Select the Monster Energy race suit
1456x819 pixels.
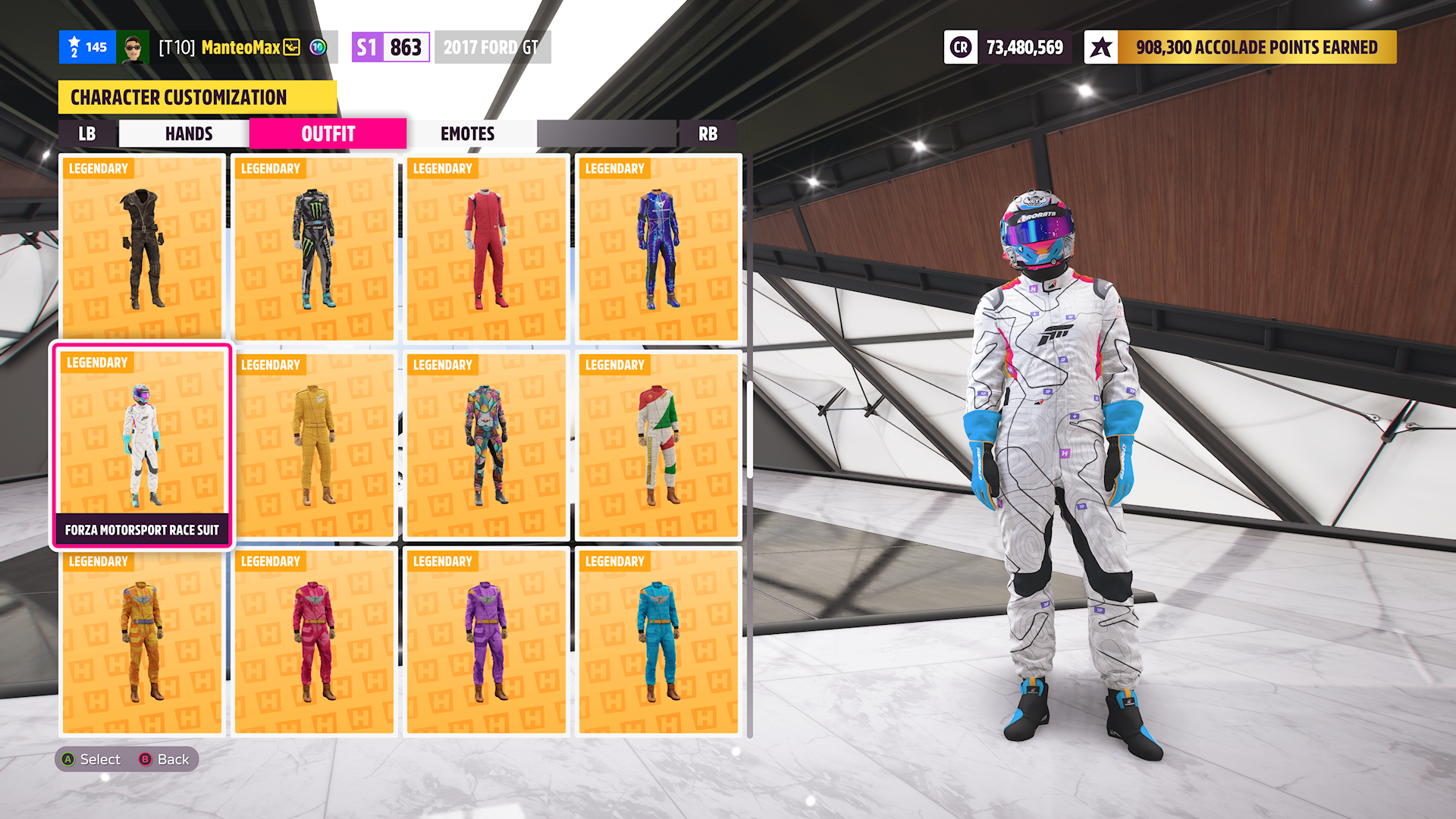pos(314,249)
